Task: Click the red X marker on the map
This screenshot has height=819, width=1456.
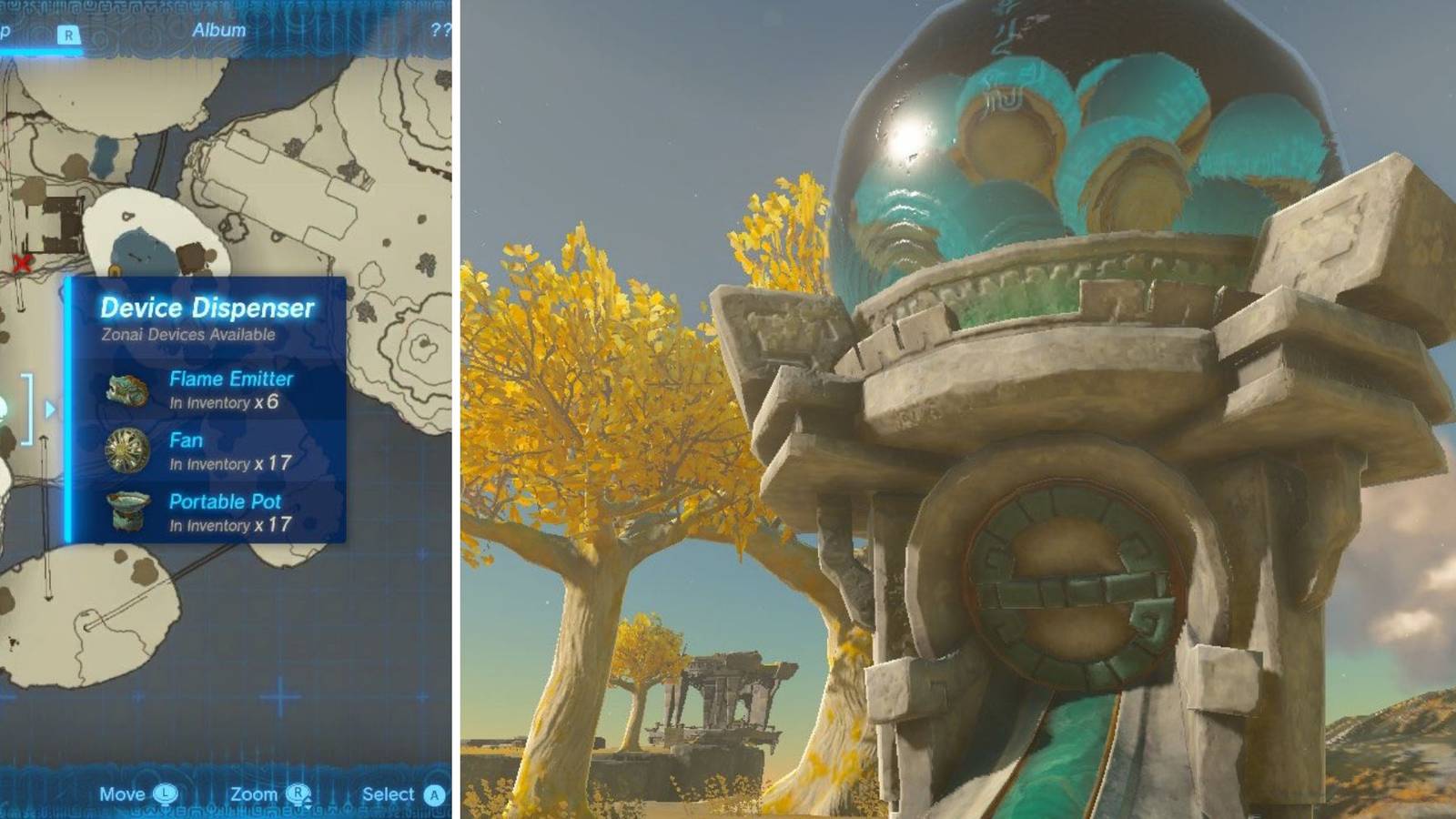Action: pos(22,262)
